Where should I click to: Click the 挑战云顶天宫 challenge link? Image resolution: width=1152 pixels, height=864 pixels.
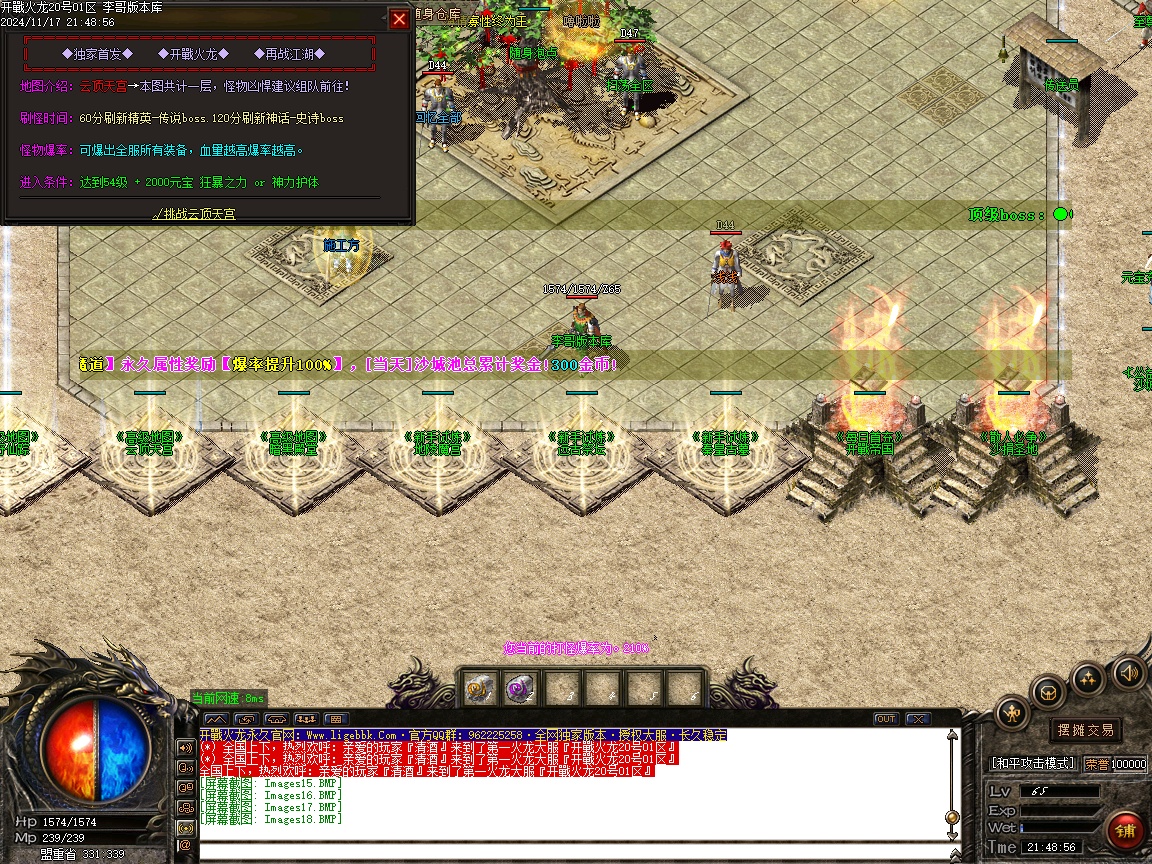click(194, 214)
